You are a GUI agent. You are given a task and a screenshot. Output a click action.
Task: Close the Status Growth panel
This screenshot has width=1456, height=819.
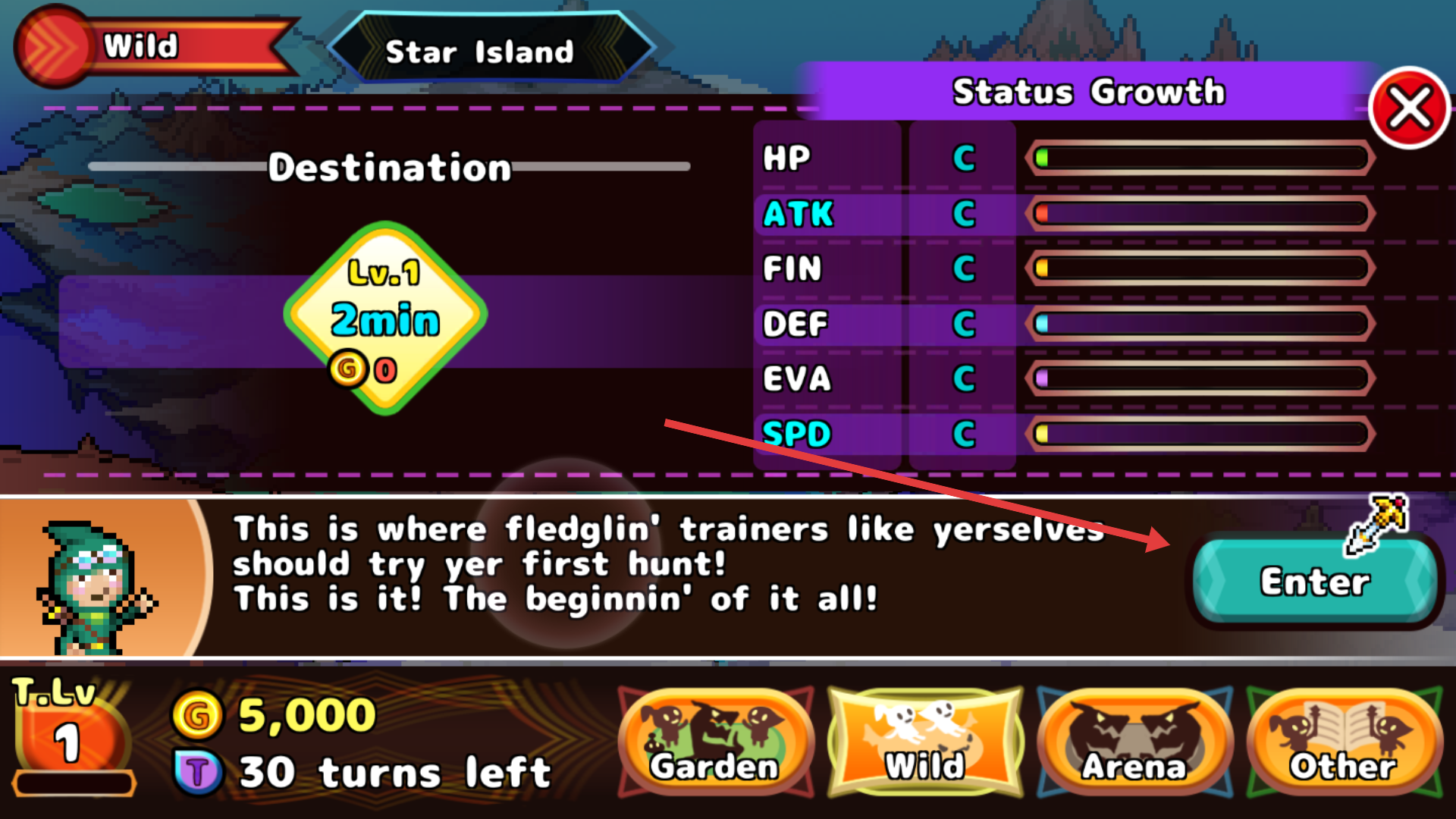(1409, 108)
